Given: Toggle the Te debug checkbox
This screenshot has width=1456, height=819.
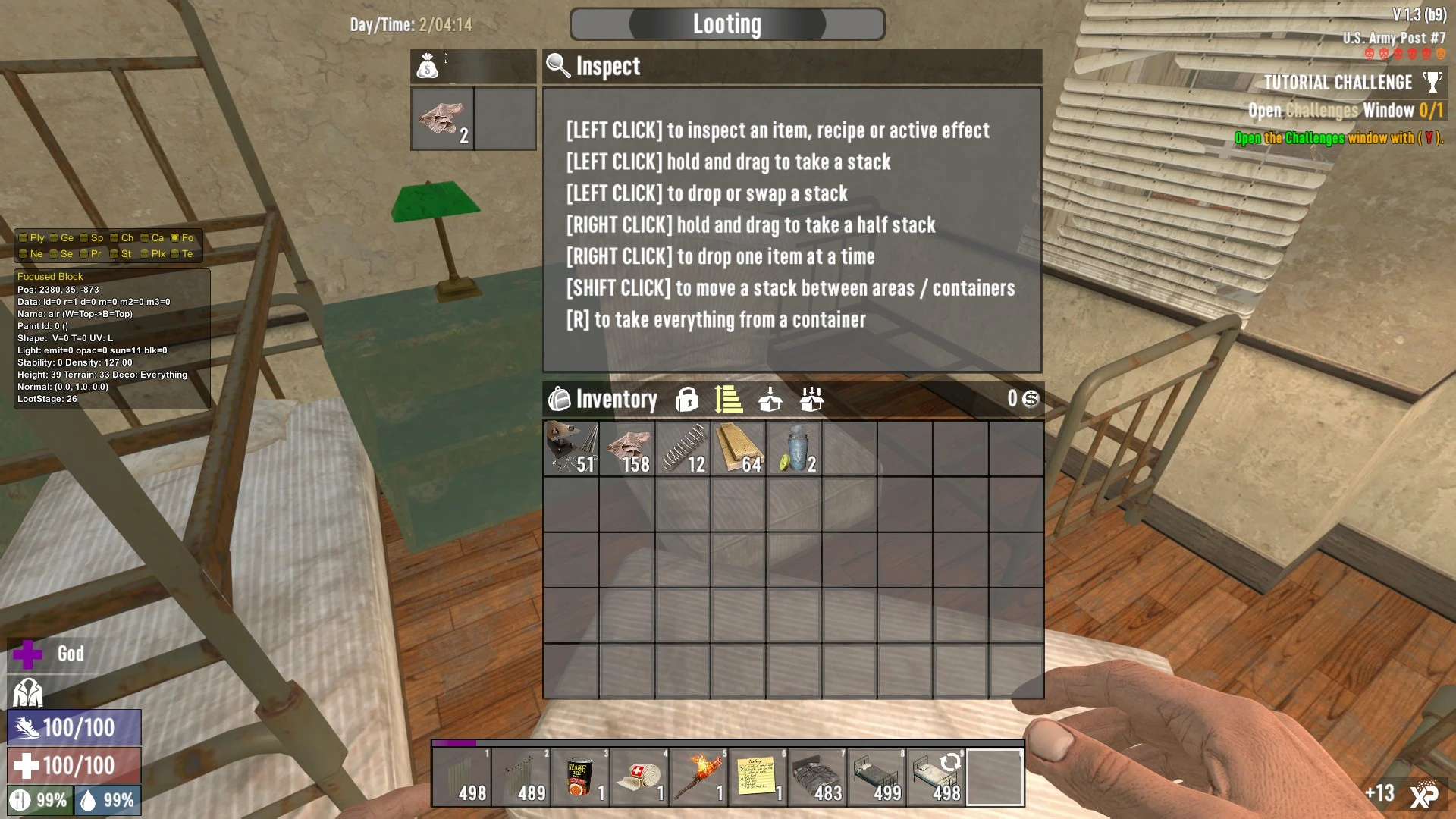Looking at the screenshot, I should coord(175,254).
